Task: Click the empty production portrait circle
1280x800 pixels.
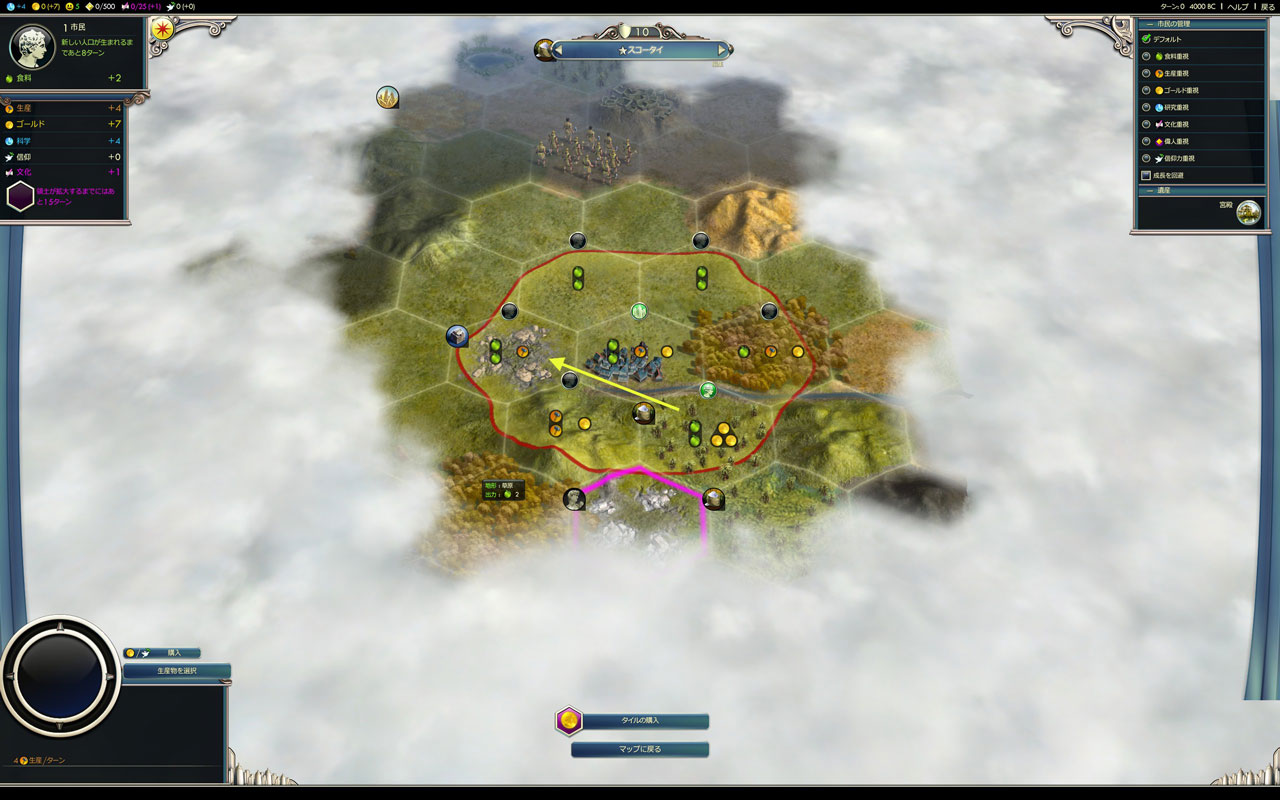Action: pos(60,676)
